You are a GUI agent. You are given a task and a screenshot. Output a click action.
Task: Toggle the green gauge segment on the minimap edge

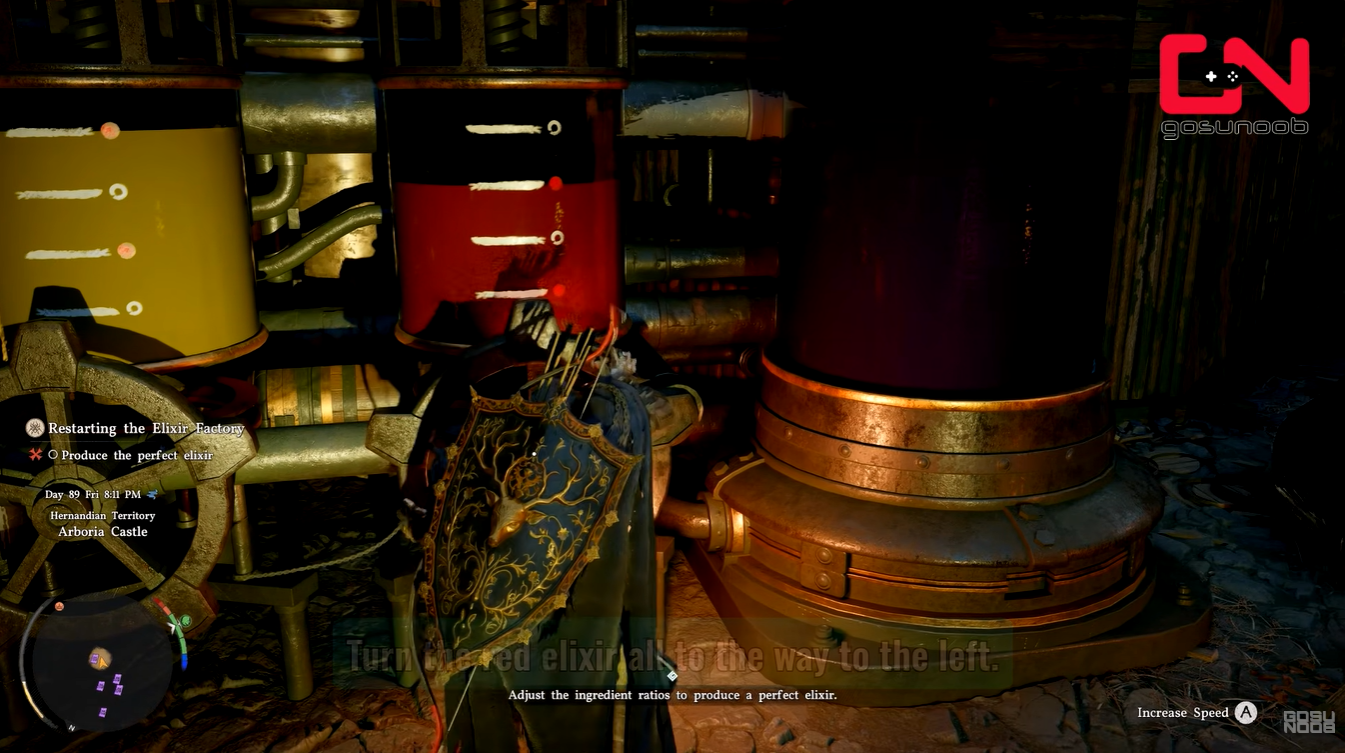pyautogui.click(x=180, y=630)
